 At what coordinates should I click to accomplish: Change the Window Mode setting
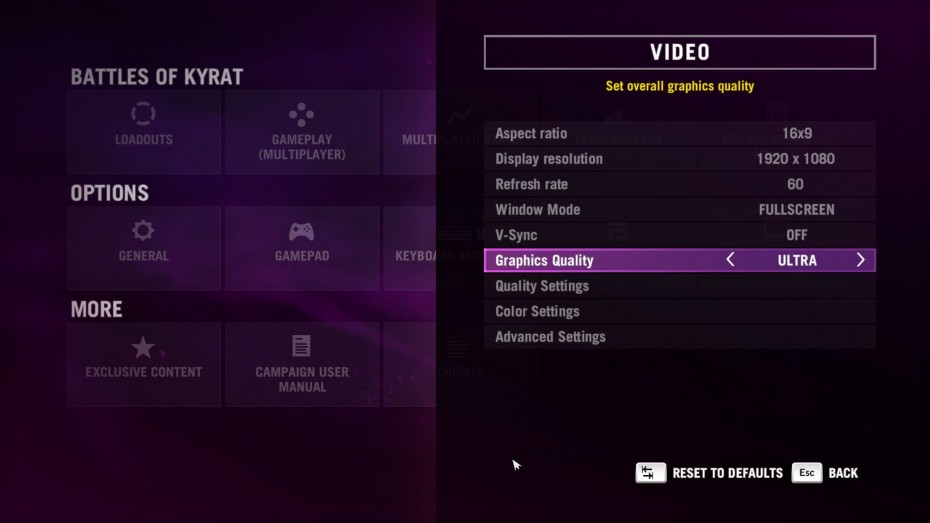679,210
